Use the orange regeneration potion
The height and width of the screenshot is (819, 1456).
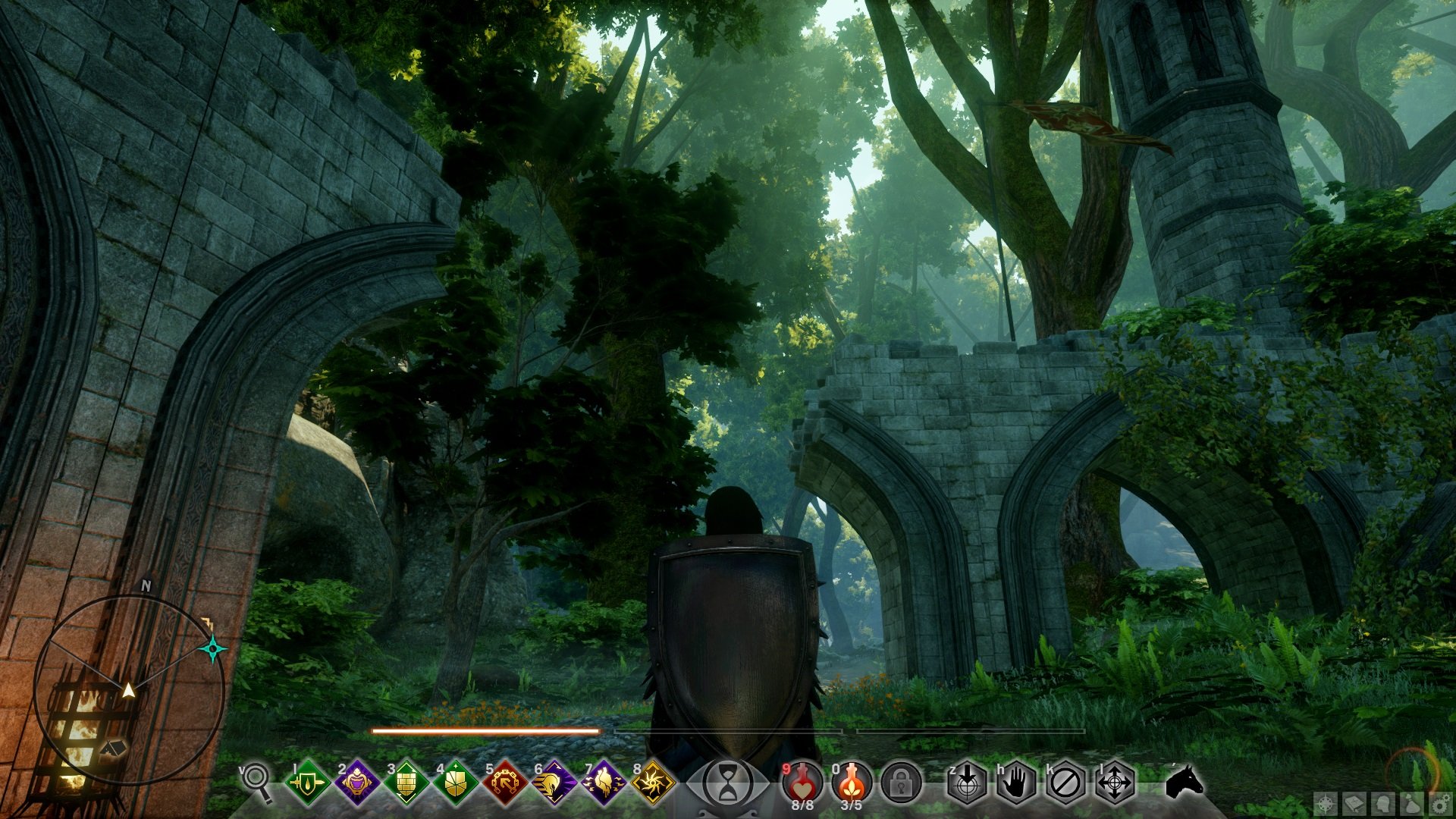852,782
